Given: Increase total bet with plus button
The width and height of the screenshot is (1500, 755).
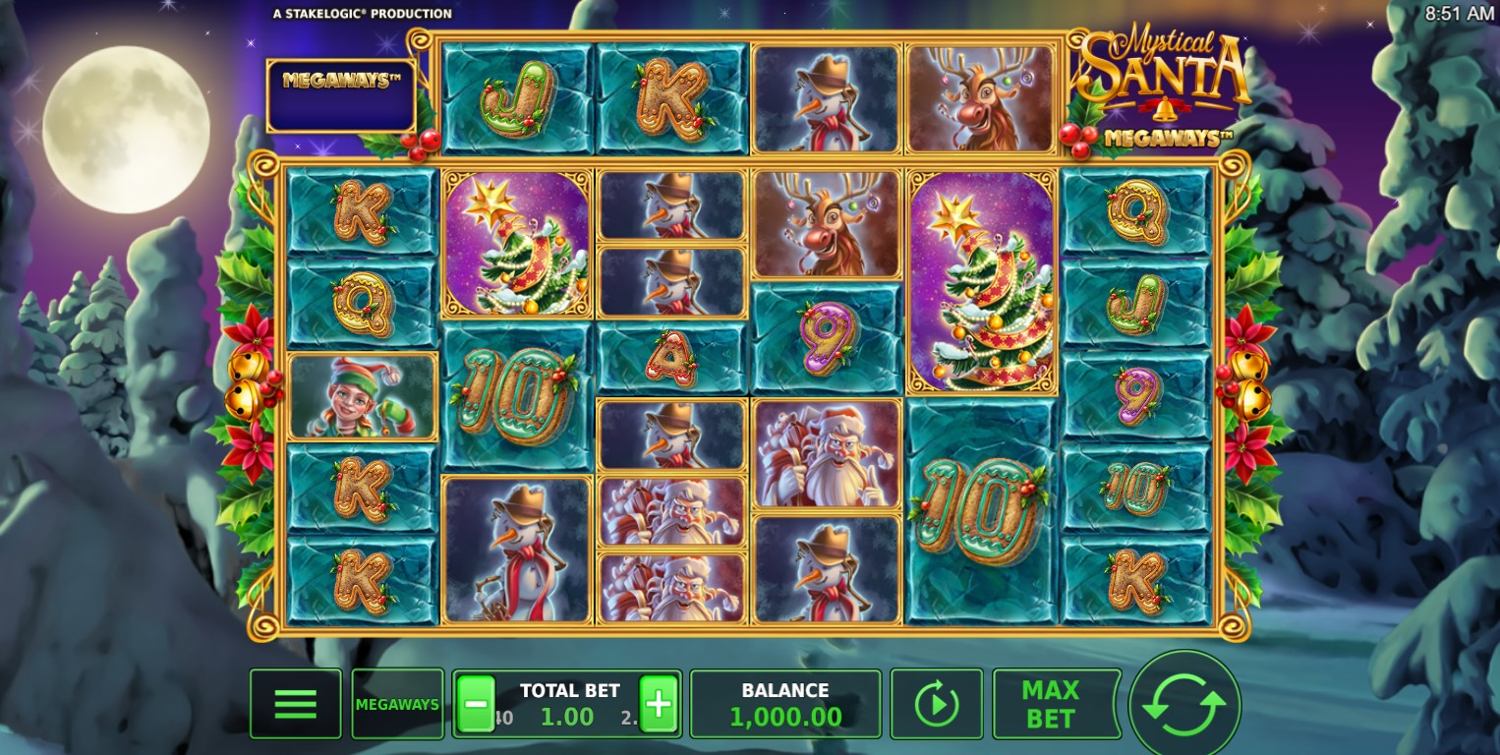Looking at the screenshot, I should (658, 704).
